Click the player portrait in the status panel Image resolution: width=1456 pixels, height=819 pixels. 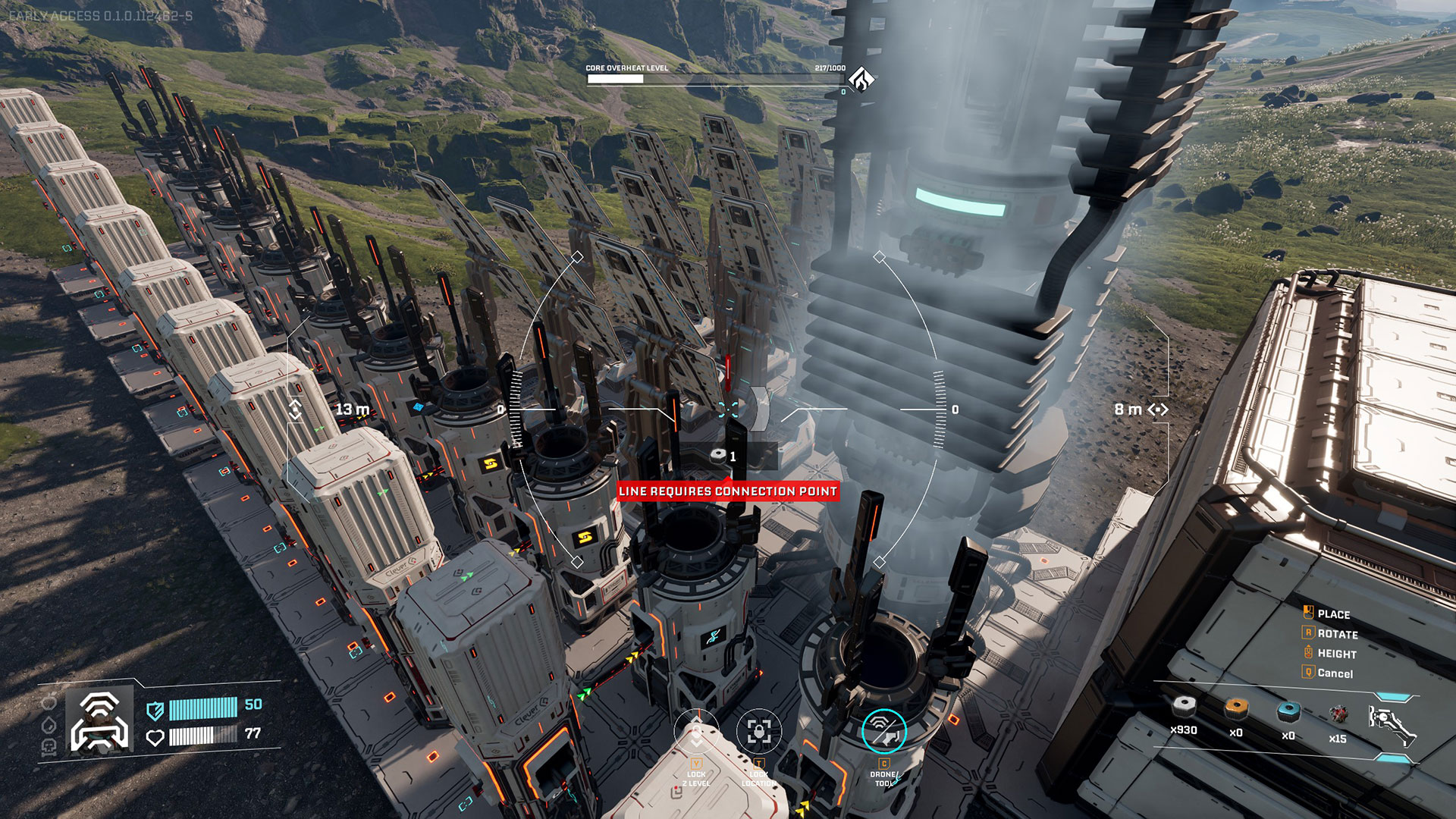pyautogui.click(x=99, y=720)
